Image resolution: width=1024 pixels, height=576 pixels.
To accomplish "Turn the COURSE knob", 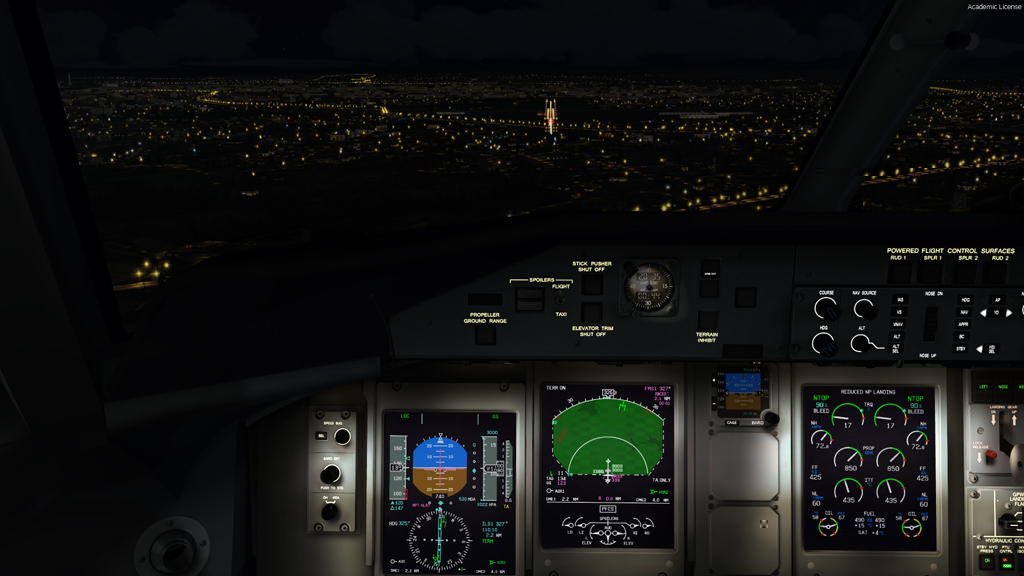I will [x=826, y=310].
